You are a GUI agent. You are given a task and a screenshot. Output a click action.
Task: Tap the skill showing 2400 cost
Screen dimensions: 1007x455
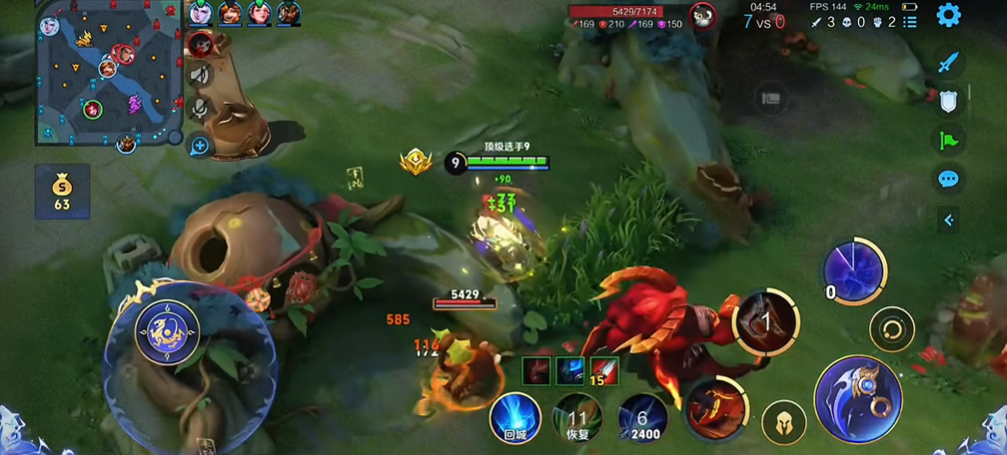click(x=642, y=418)
